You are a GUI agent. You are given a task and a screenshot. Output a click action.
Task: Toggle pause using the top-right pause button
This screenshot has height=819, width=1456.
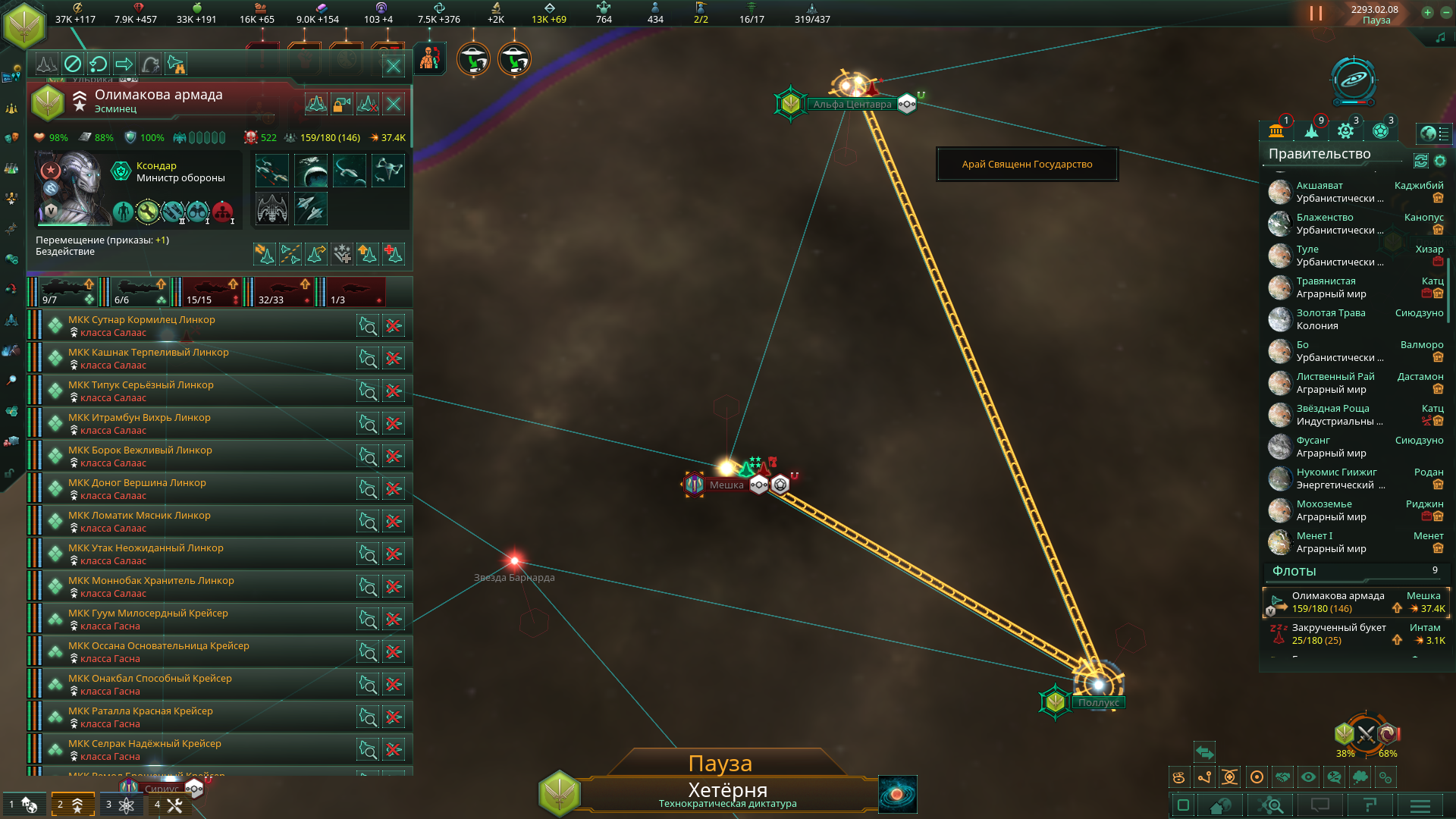coord(1316,14)
